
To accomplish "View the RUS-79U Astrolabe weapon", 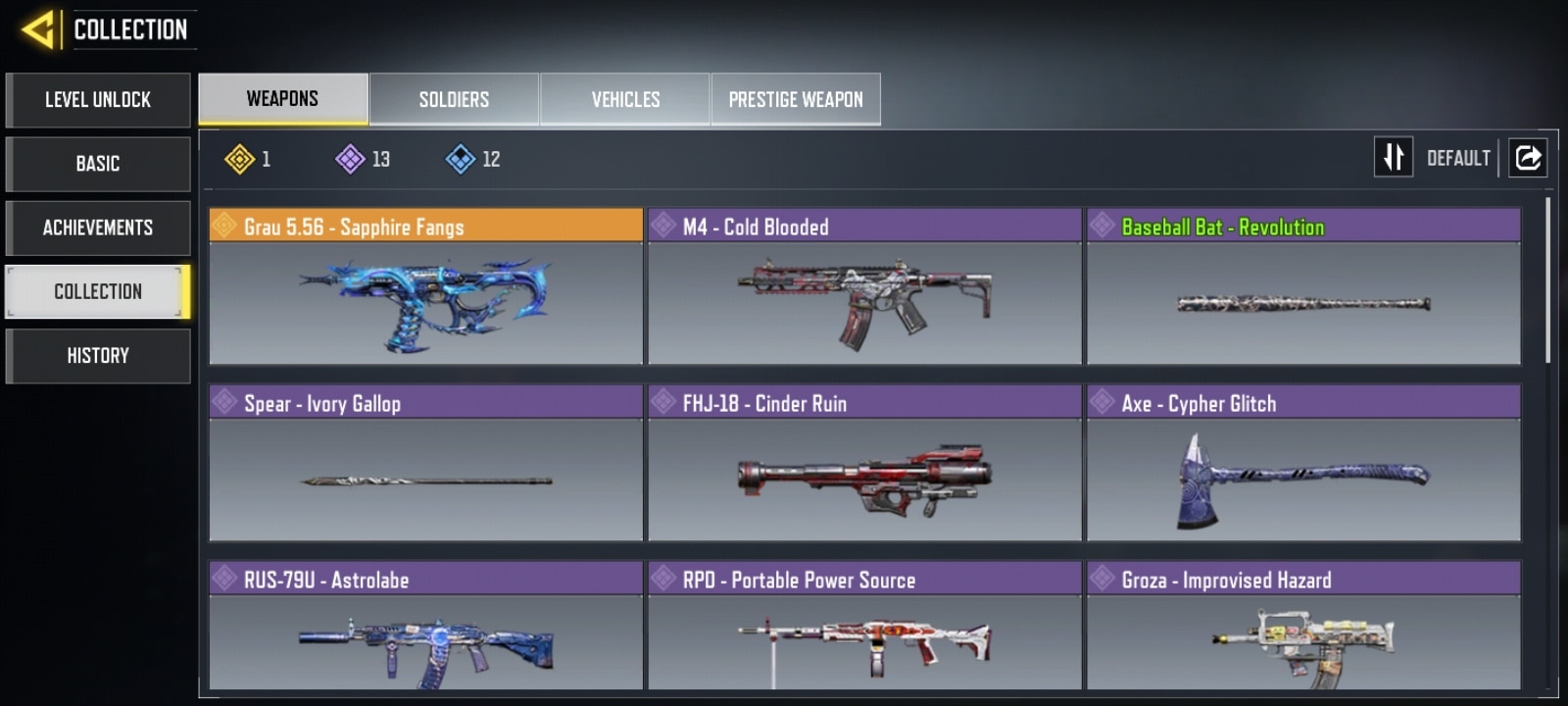I will pos(426,628).
